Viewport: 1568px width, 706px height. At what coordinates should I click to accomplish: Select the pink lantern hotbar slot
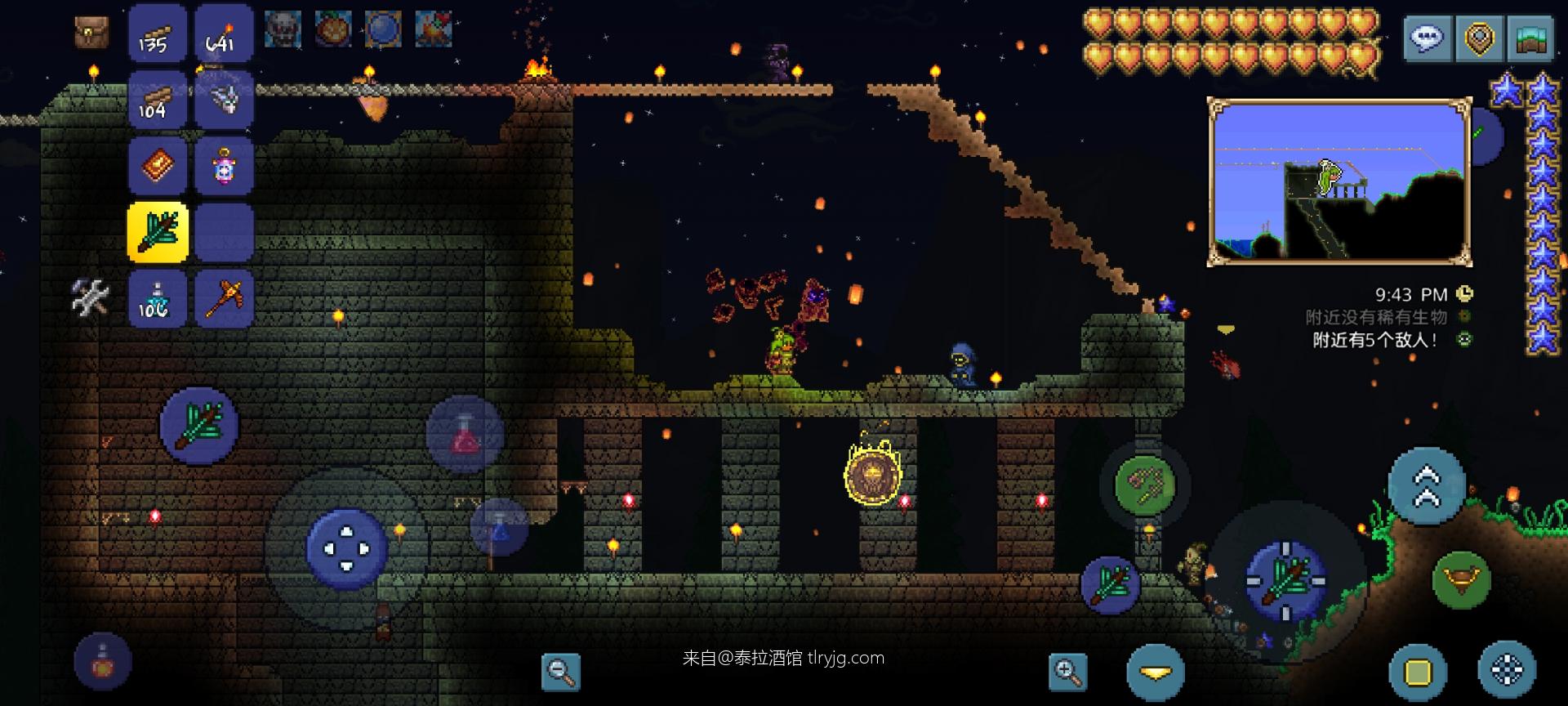tap(224, 167)
